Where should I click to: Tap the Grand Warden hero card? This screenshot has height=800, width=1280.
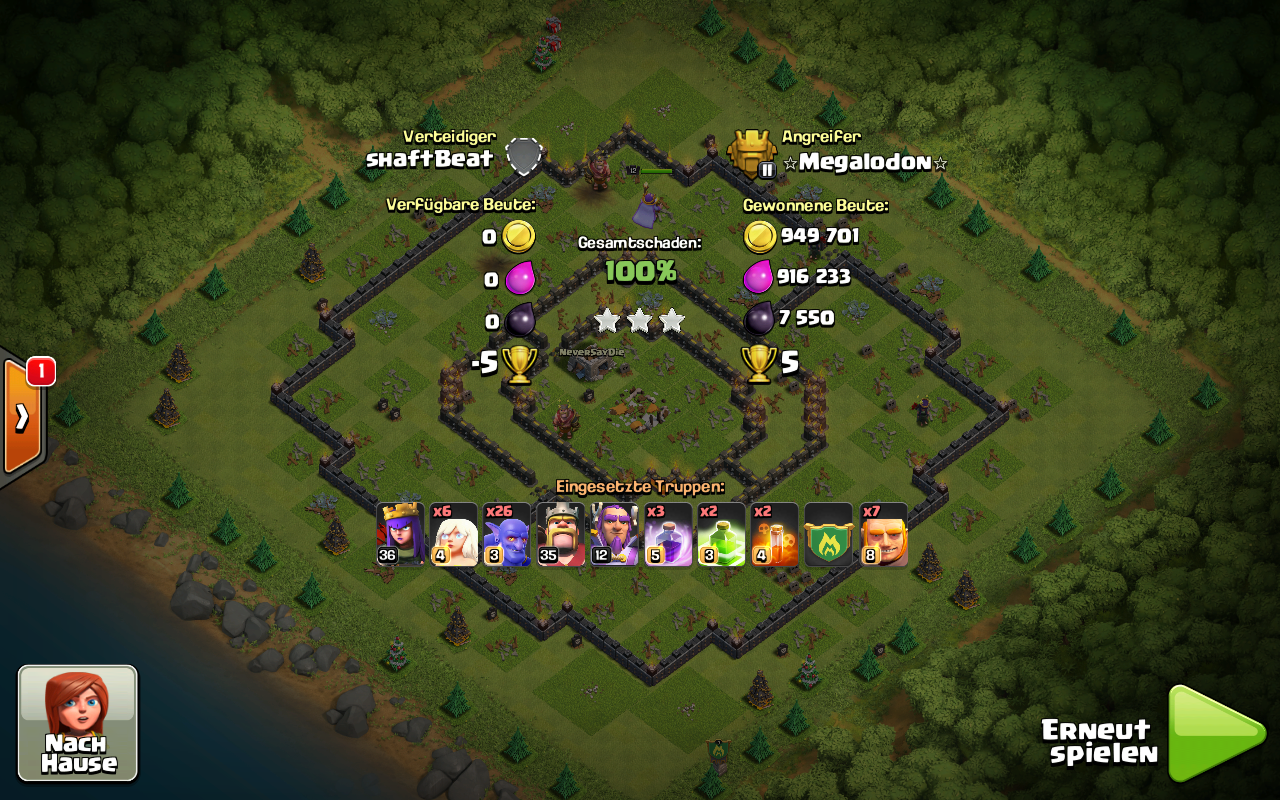click(614, 535)
